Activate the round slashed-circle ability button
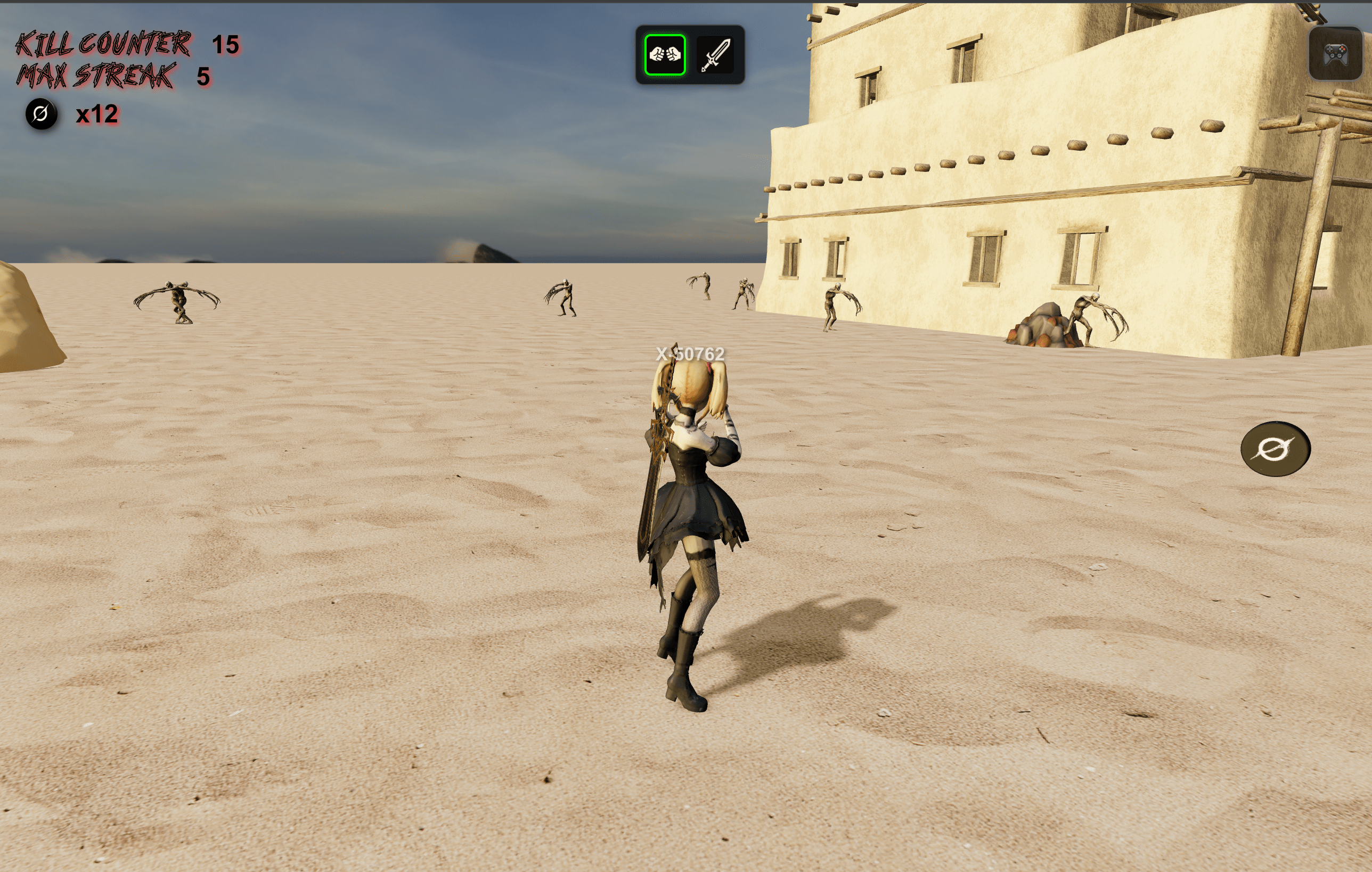This screenshot has width=1372, height=872. pos(1275,449)
